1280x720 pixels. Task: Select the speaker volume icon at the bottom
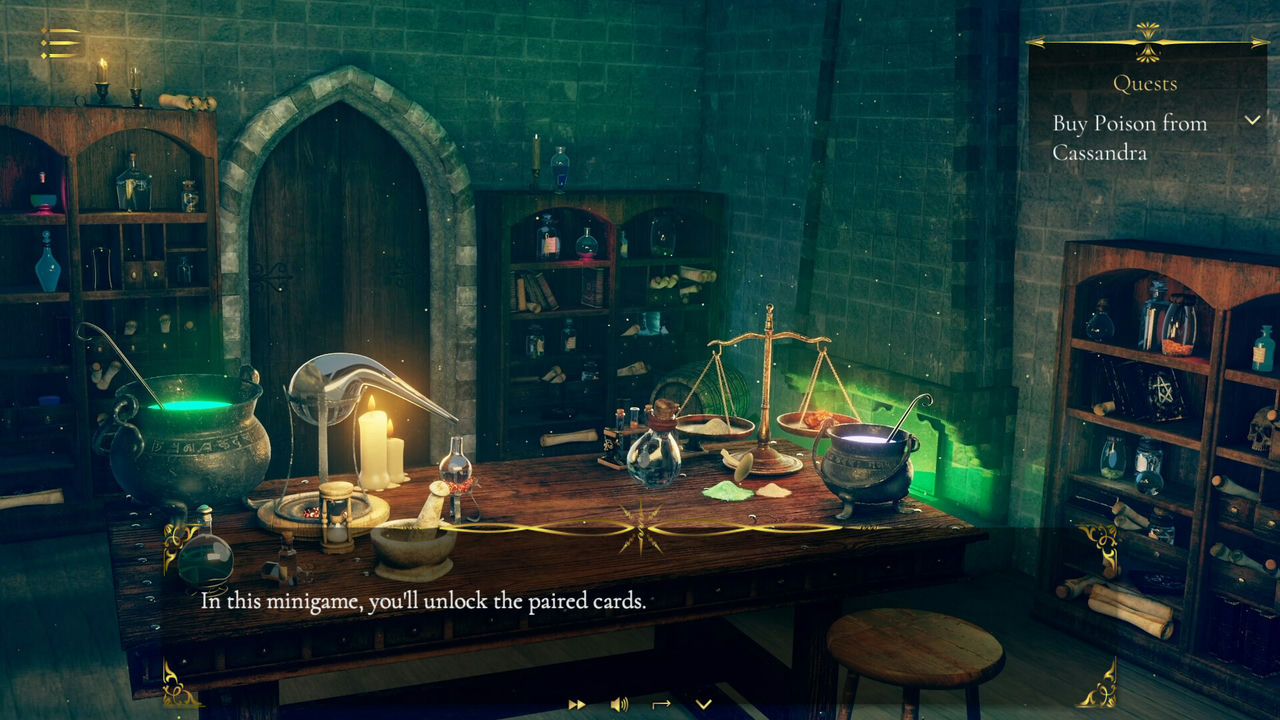tap(620, 704)
